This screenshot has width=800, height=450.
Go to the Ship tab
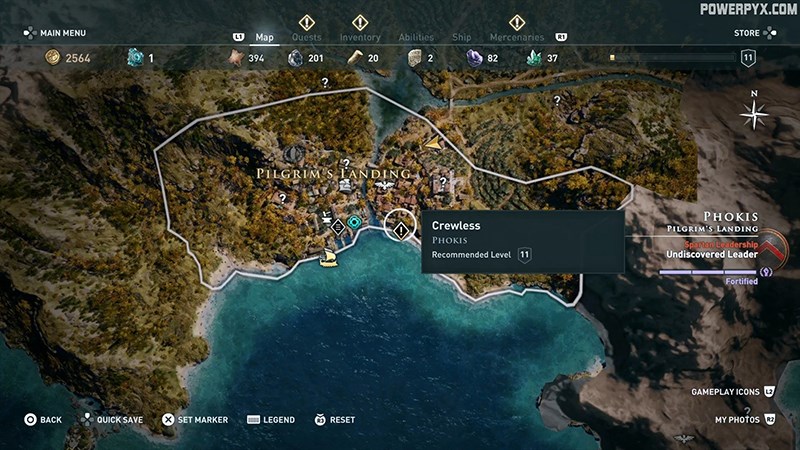point(461,37)
